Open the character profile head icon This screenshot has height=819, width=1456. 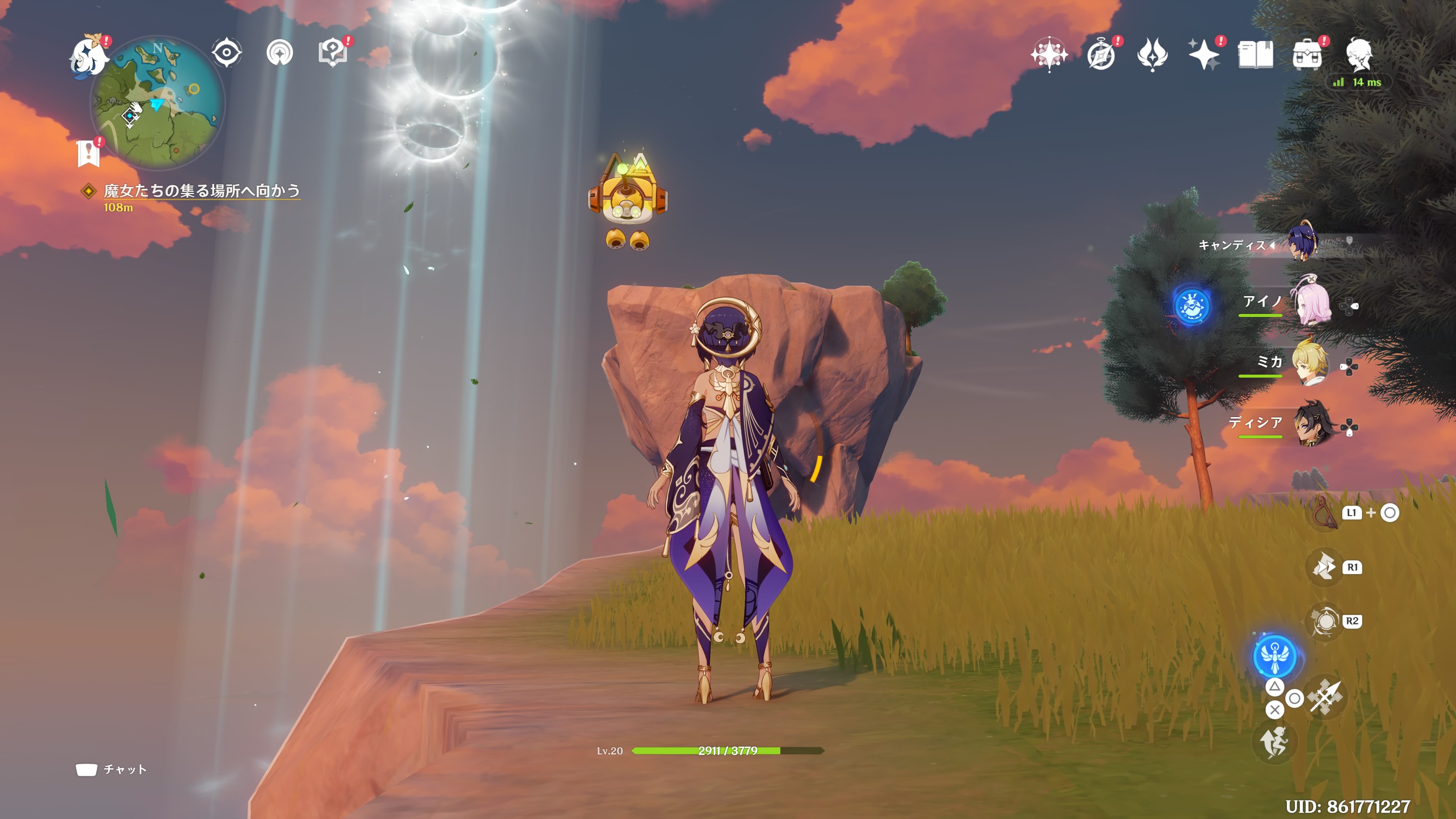click(x=1359, y=55)
